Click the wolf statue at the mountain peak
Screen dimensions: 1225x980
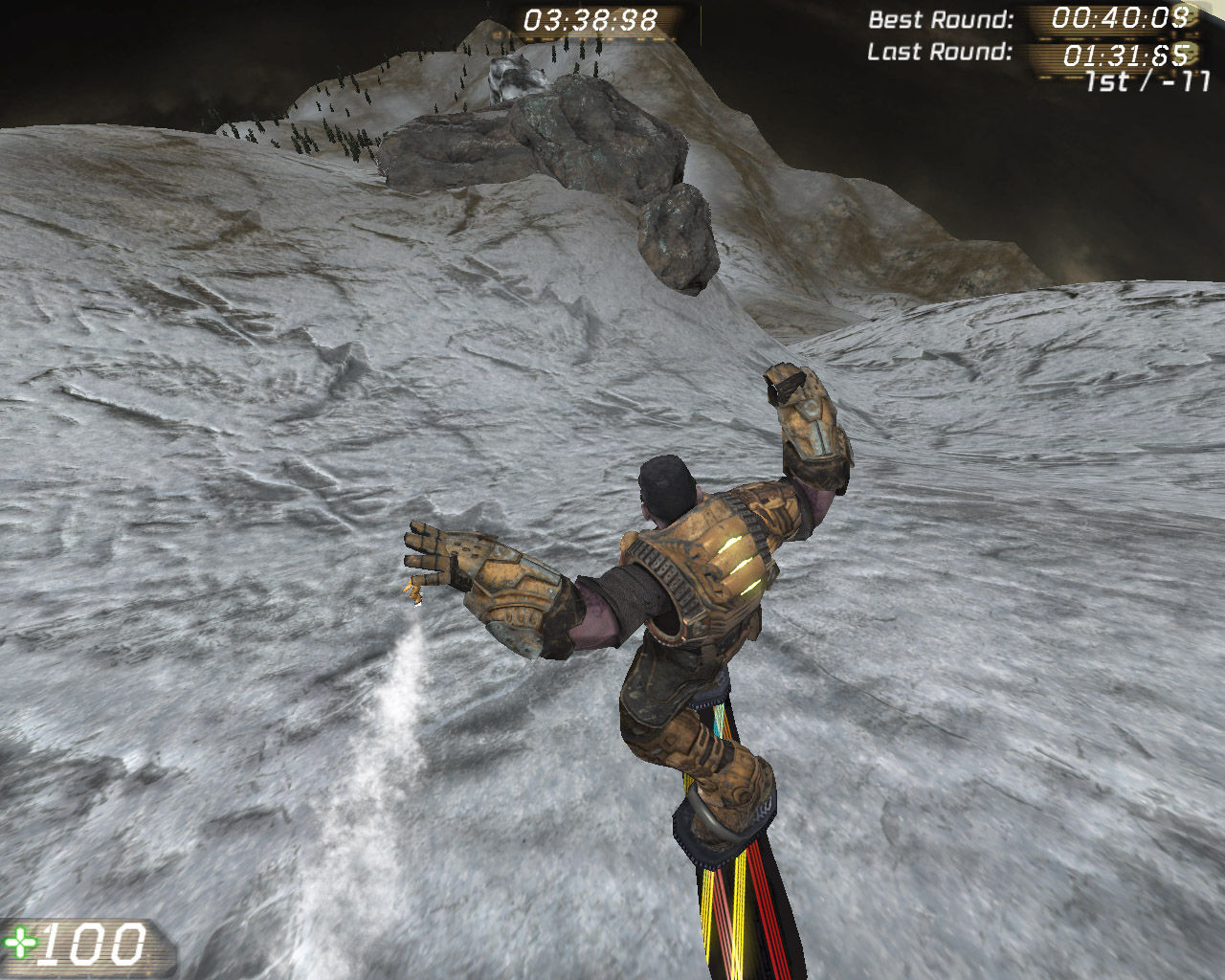pyautogui.click(x=512, y=77)
